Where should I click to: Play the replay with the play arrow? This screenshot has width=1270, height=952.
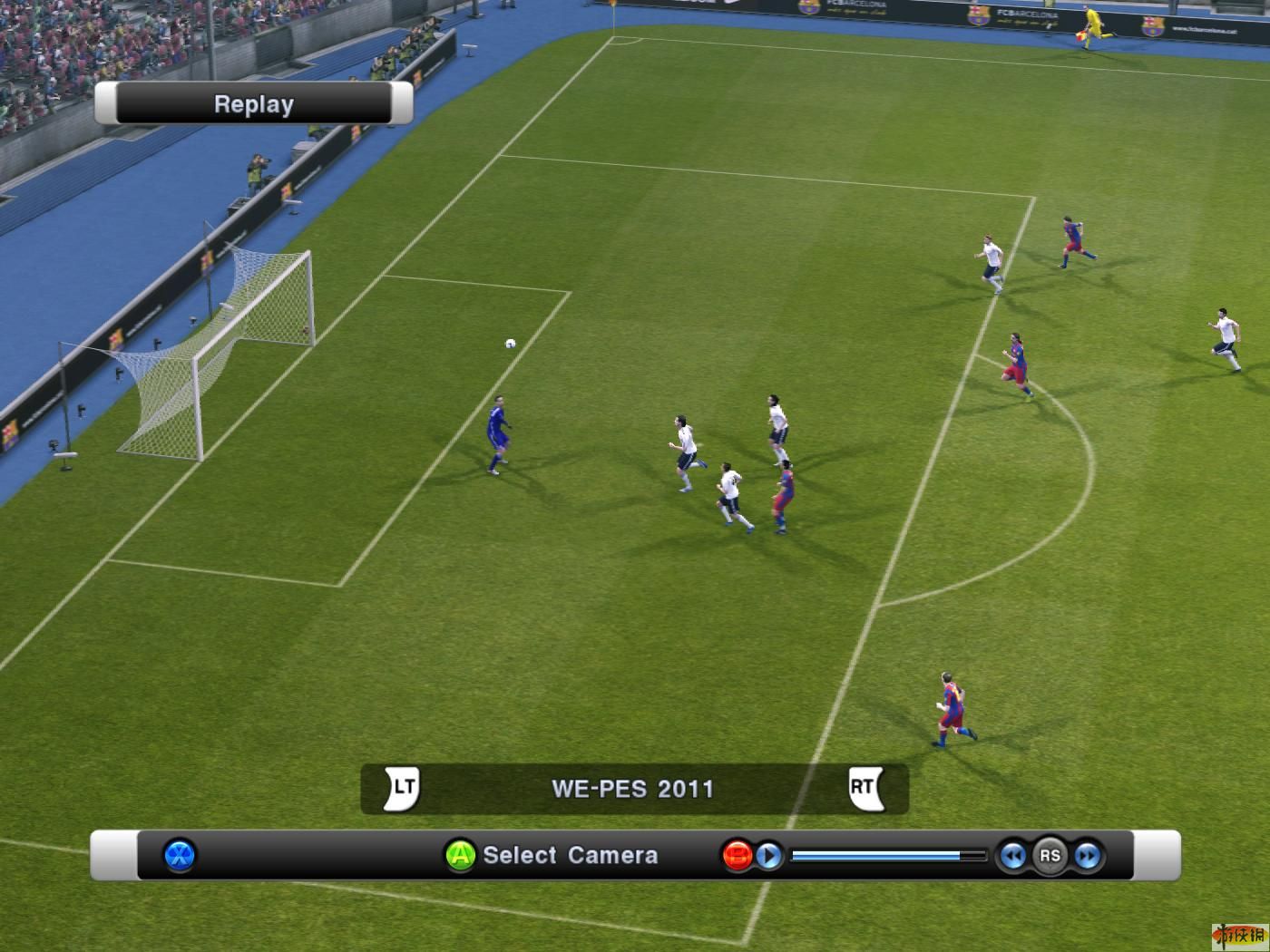(769, 855)
